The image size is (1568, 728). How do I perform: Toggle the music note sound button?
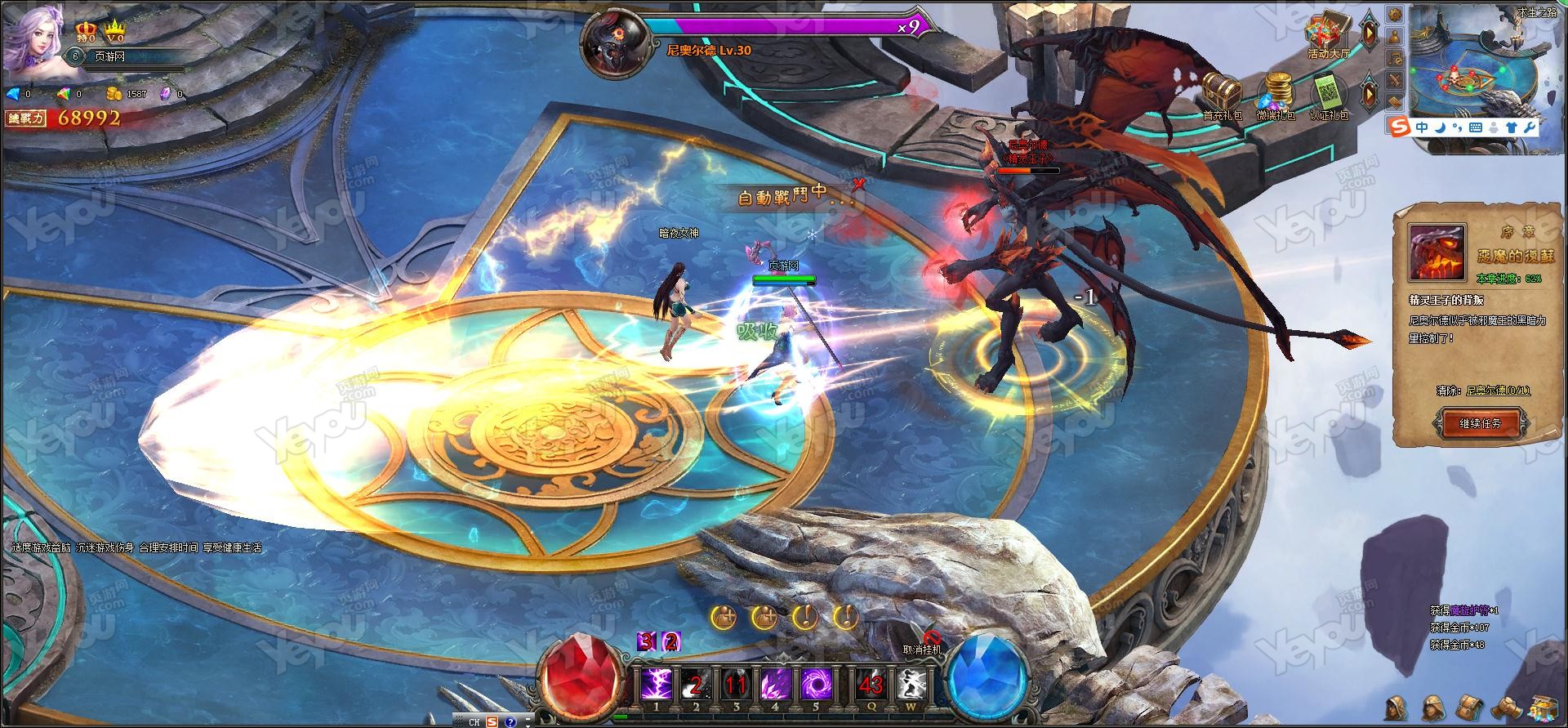pyautogui.click(x=1395, y=58)
